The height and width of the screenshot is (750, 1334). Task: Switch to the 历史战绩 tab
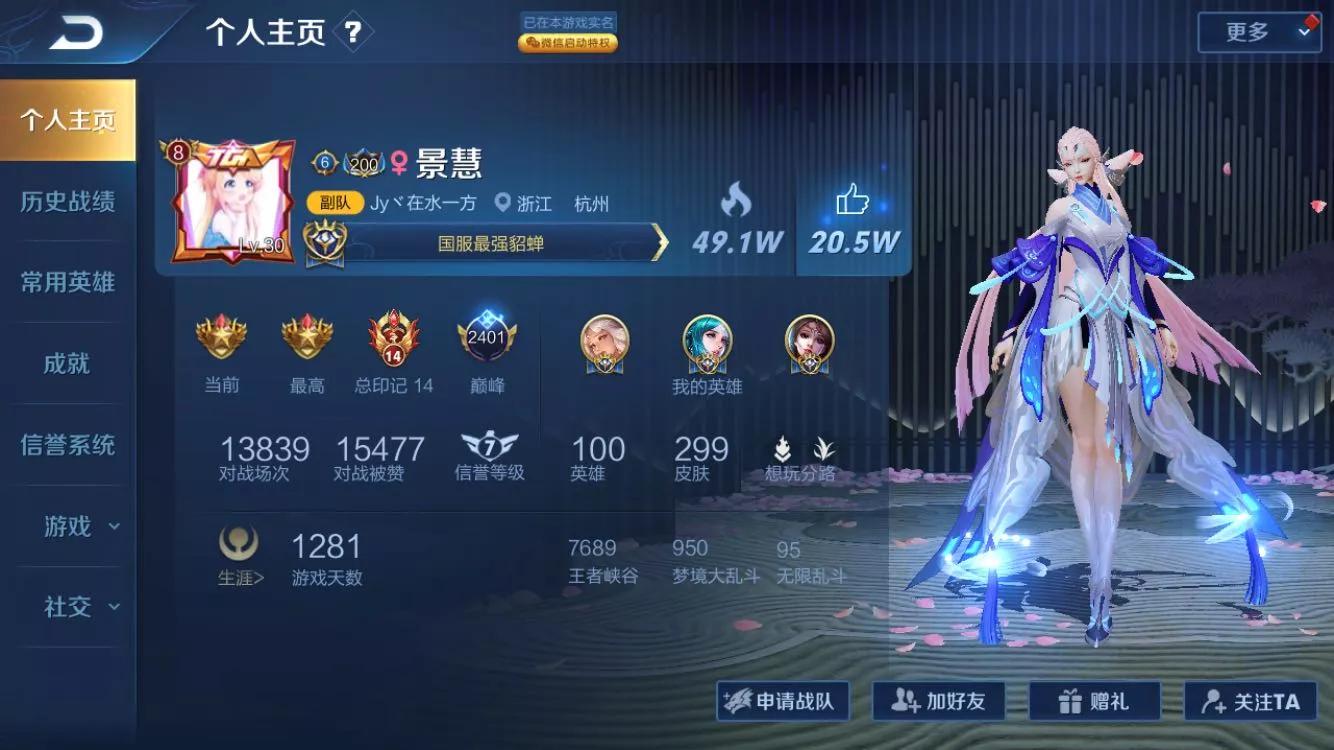point(66,201)
